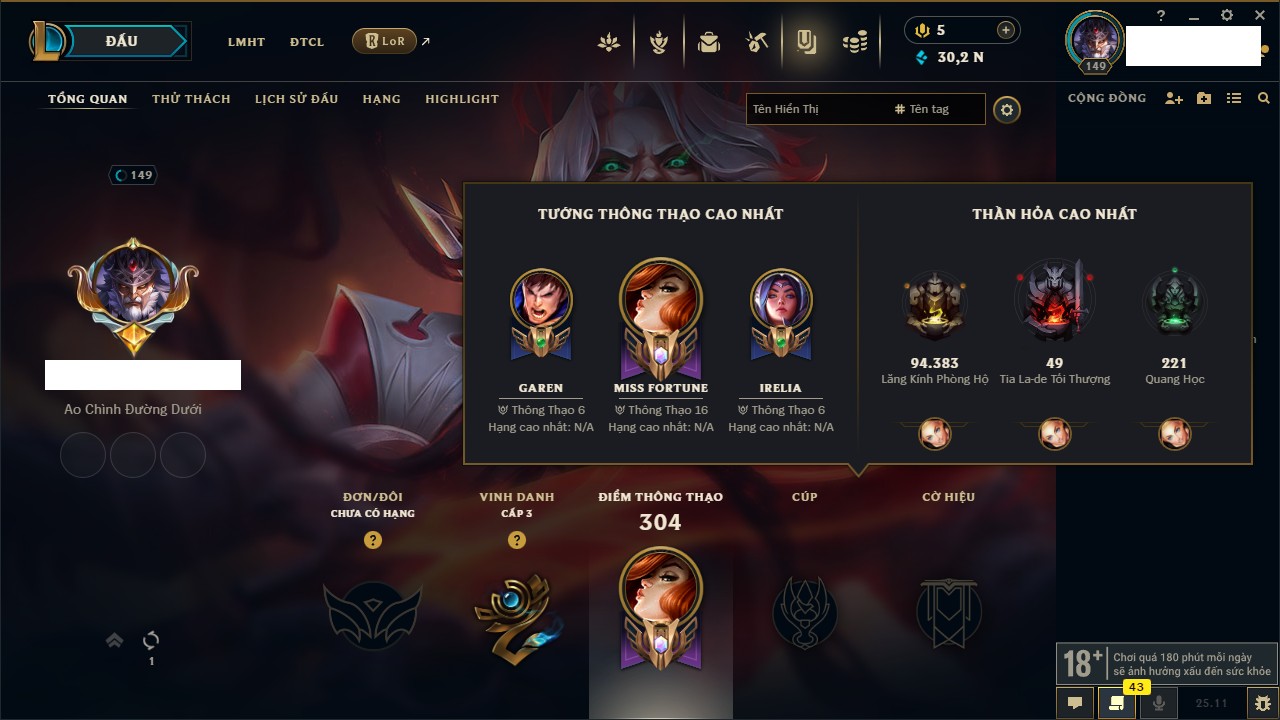Open the collection backpack icon
This screenshot has width=1280, height=720.
click(x=709, y=42)
